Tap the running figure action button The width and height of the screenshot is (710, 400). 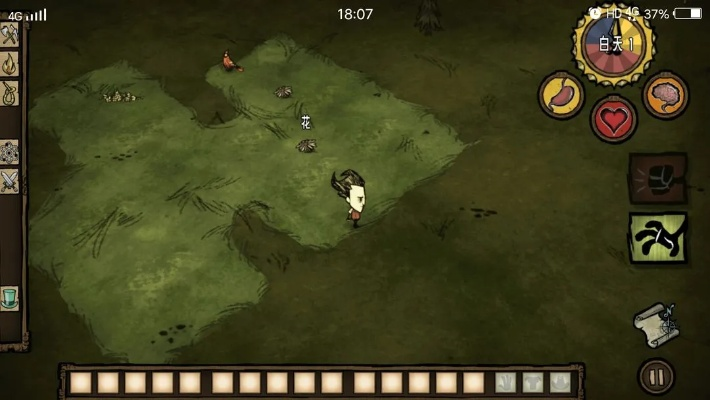[x=657, y=237]
